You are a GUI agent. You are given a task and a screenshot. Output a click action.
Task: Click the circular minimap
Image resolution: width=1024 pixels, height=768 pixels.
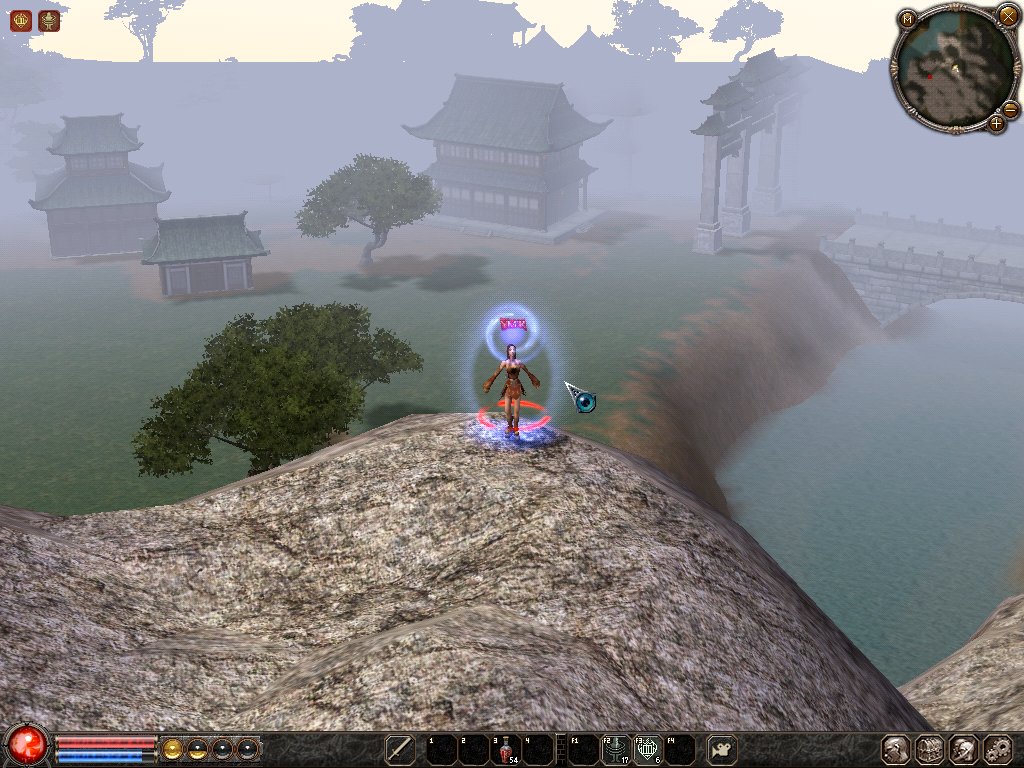click(954, 69)
